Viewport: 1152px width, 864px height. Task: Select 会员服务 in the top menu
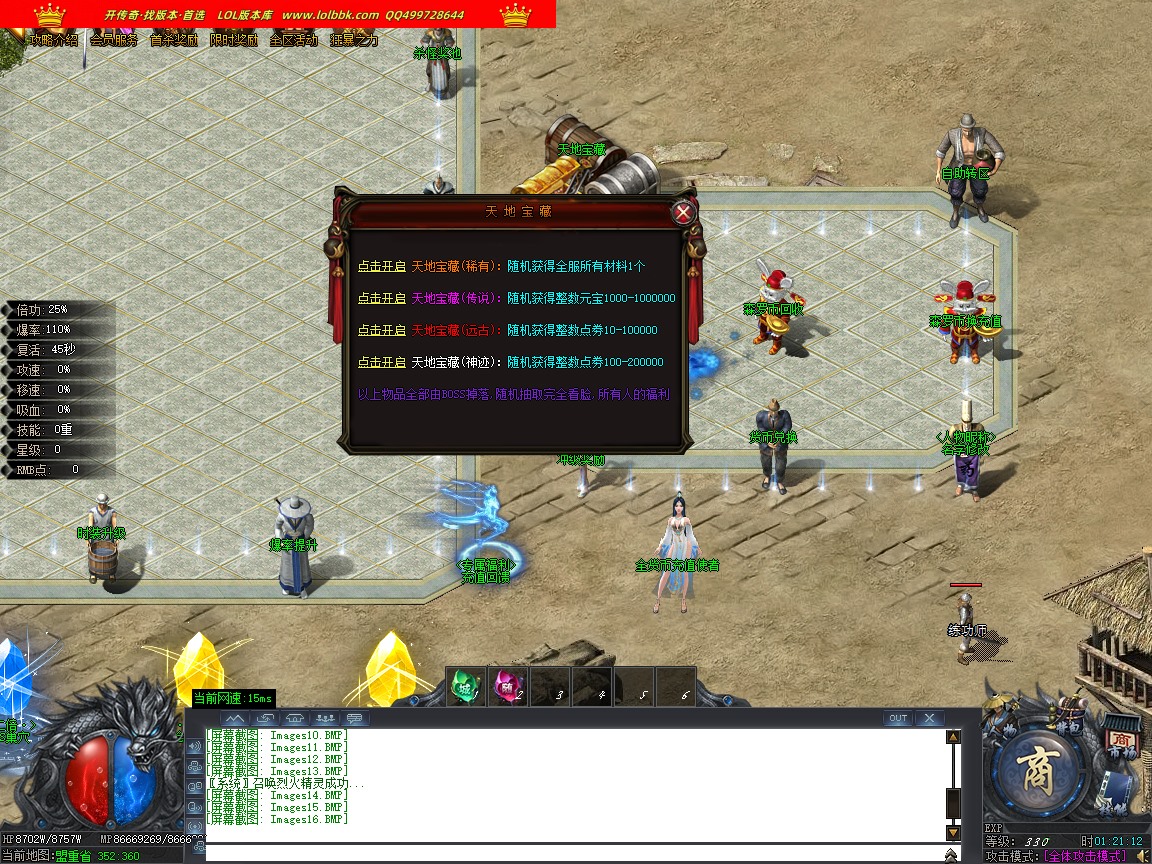pyautogui.click(x=114, y=40)
